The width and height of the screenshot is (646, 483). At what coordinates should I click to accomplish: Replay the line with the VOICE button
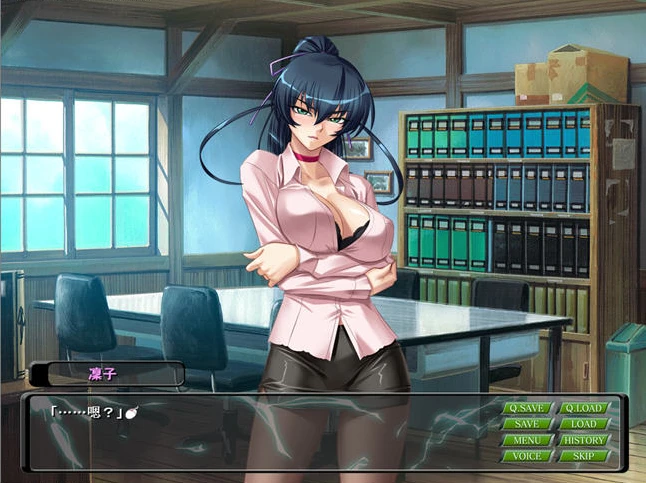pos(527,456)
